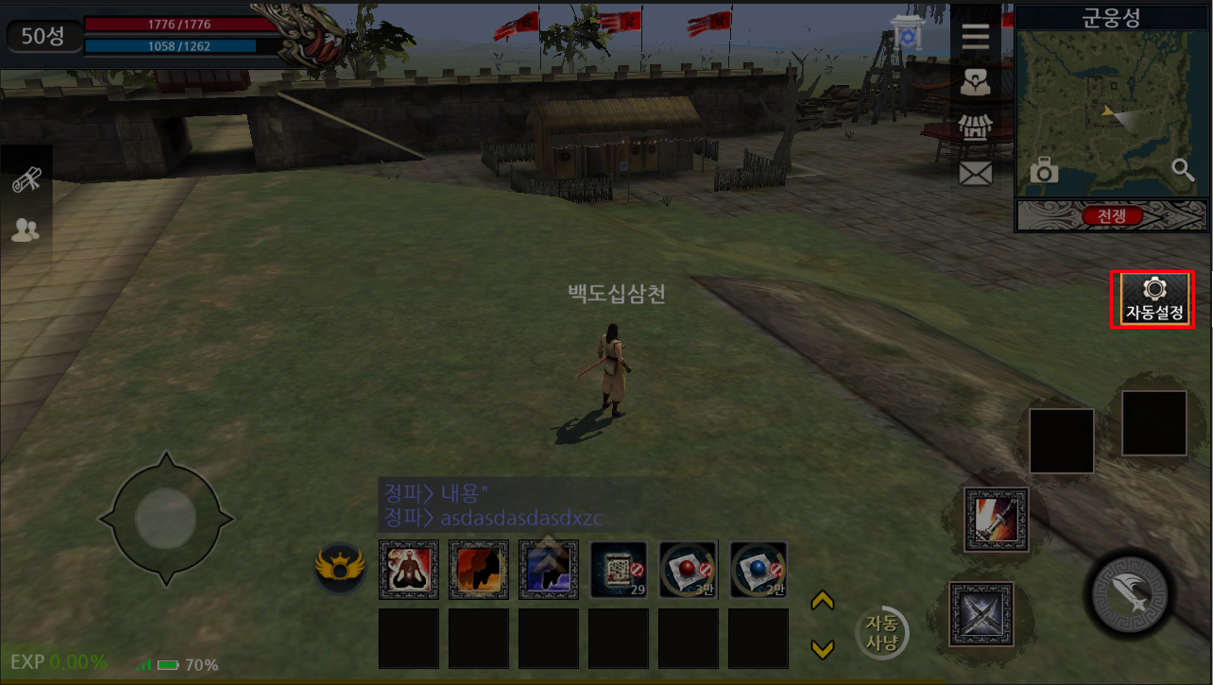
Task: Use the red potion hotbar slot
Action: click(688, 569)
